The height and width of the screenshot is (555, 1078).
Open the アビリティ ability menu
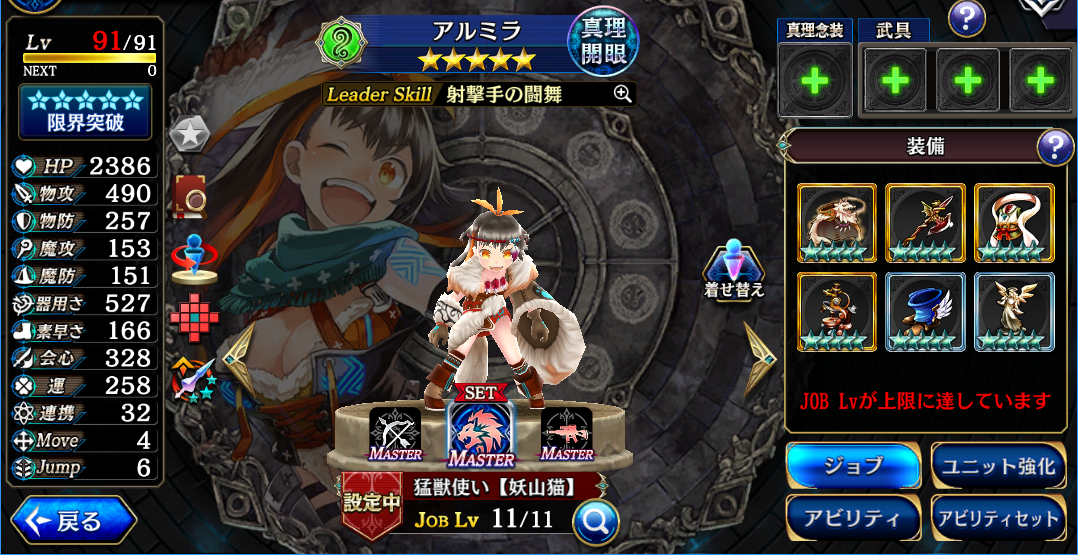853,518
